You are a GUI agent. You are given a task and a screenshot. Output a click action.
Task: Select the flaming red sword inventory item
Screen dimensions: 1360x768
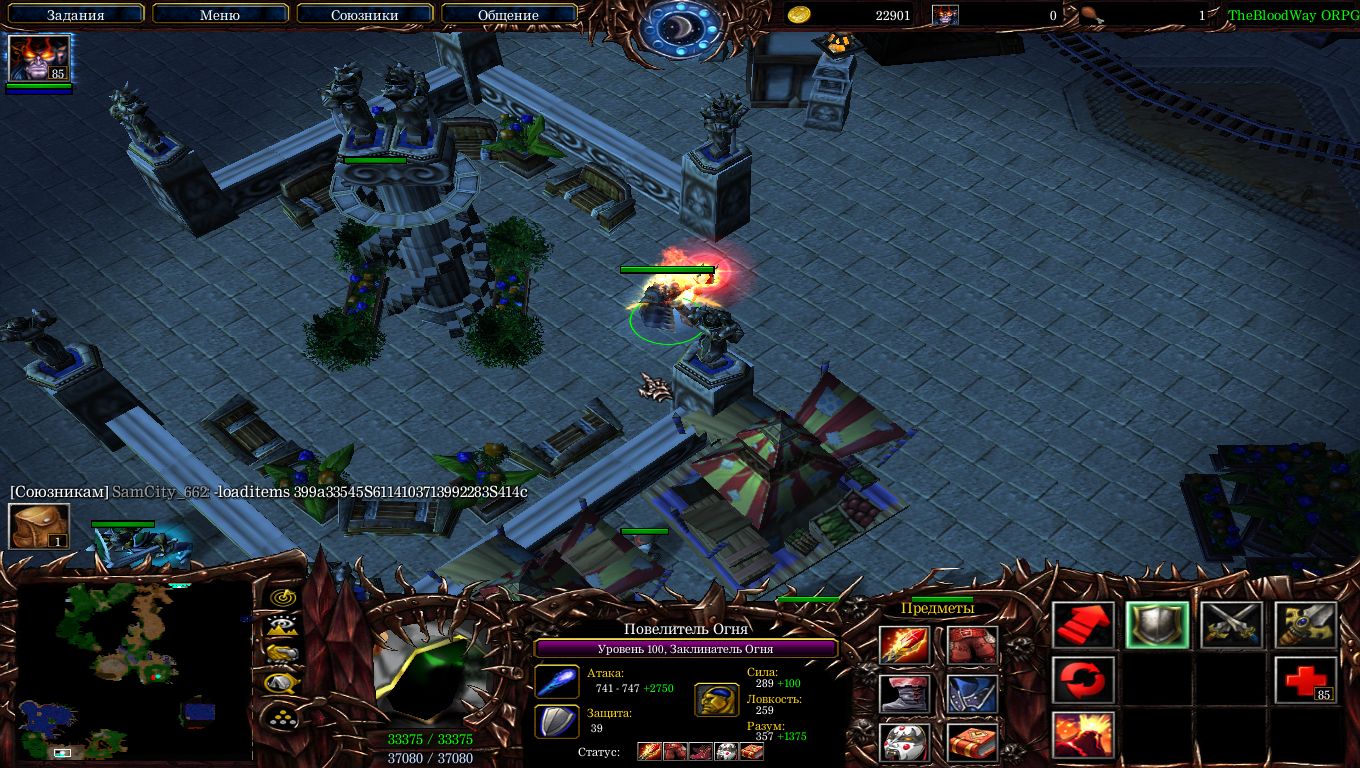point(905,646)
